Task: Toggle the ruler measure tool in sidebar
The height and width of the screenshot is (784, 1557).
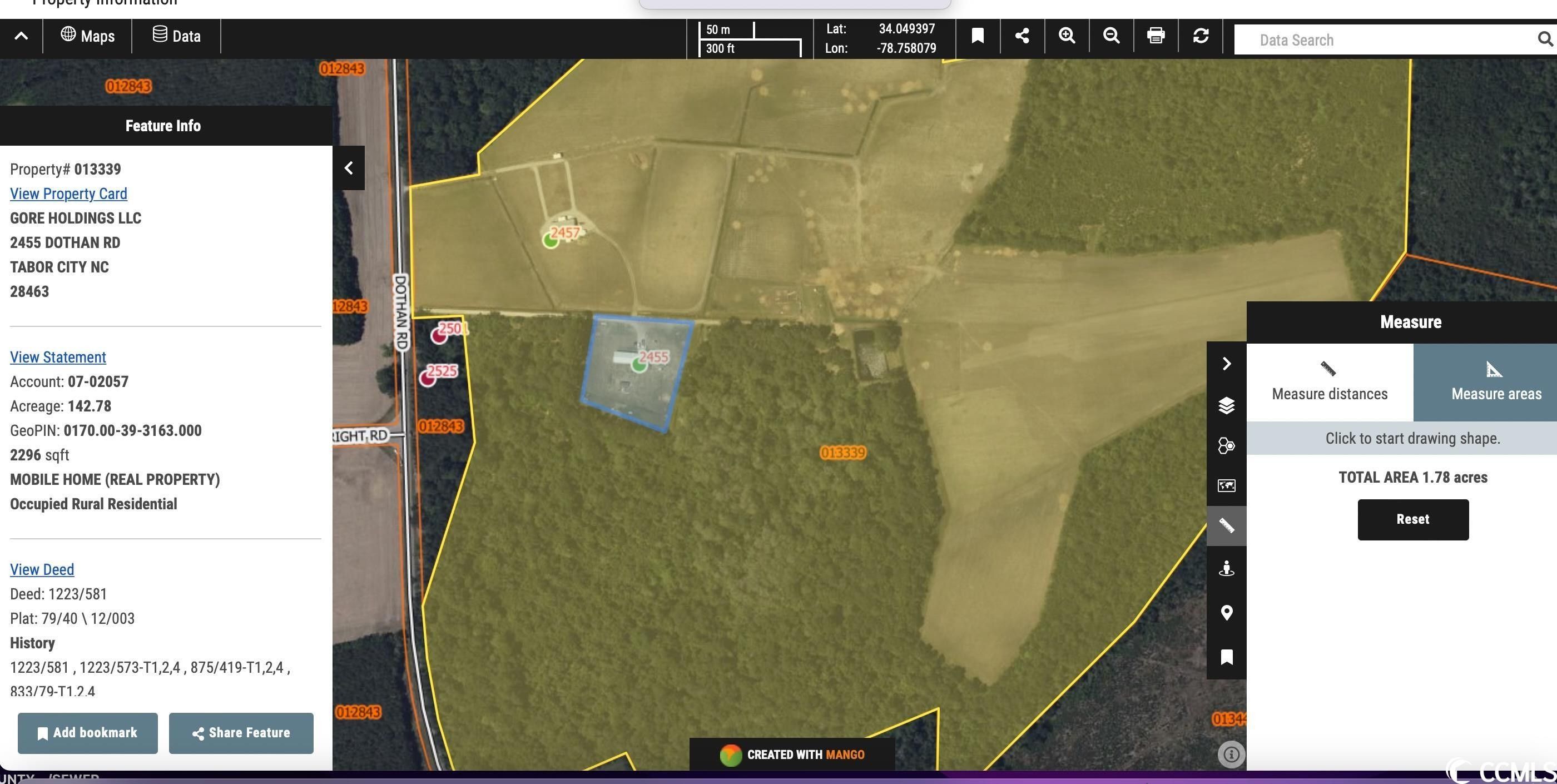Action: pyautogui.click(x=1226, y=526)
